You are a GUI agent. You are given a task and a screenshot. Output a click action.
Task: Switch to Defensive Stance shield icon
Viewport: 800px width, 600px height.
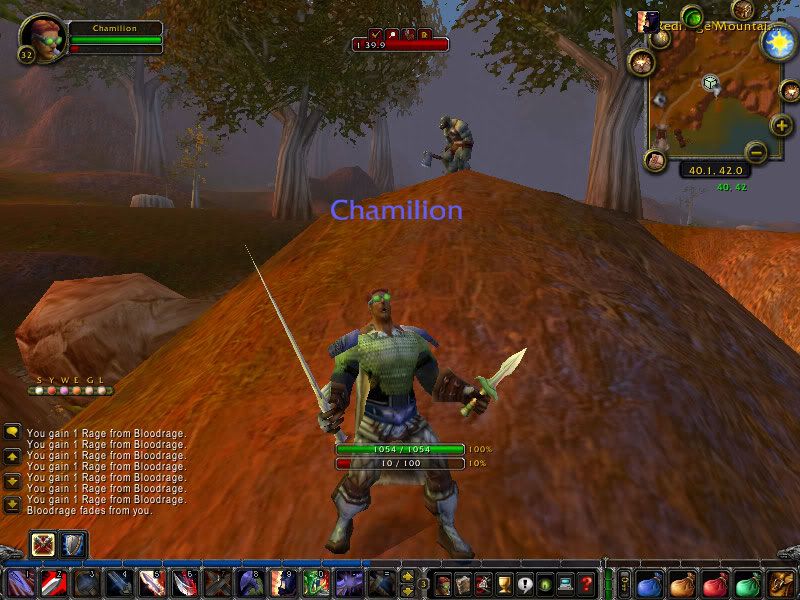(x=74, y=544)
